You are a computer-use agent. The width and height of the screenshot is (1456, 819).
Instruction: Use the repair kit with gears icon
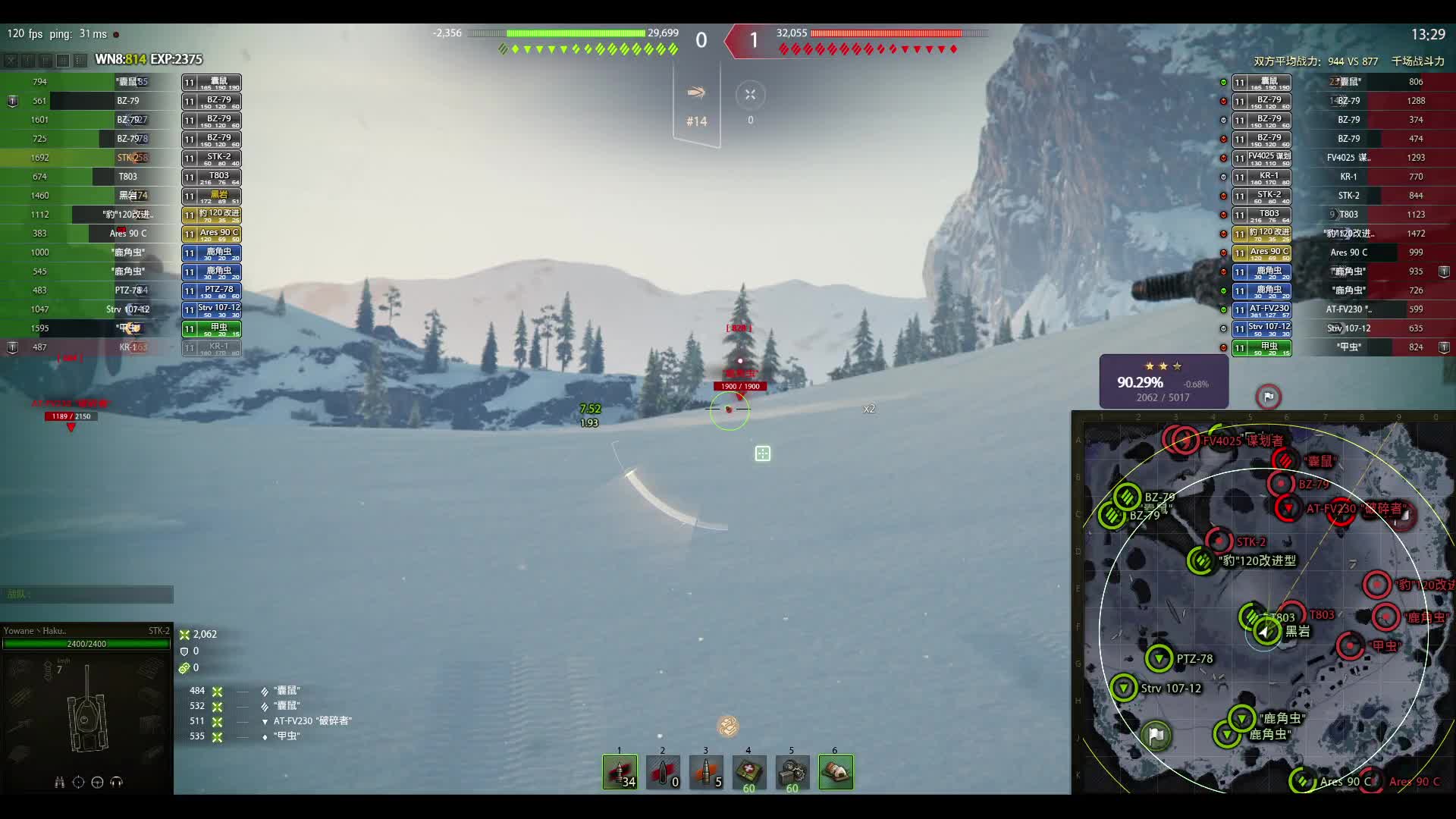click(792, 772)
